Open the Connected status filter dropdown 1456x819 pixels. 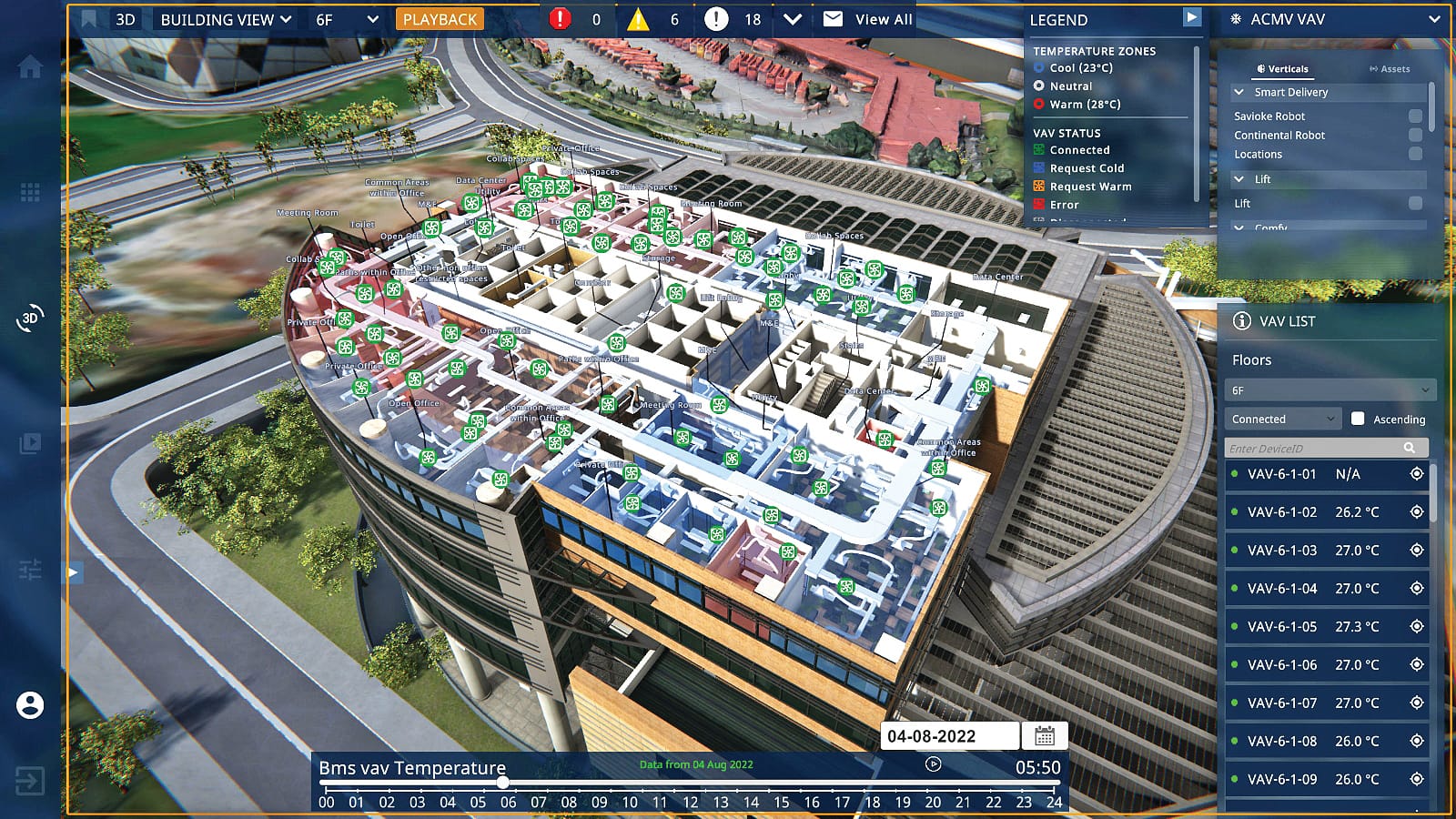[x=1281, y=418]
